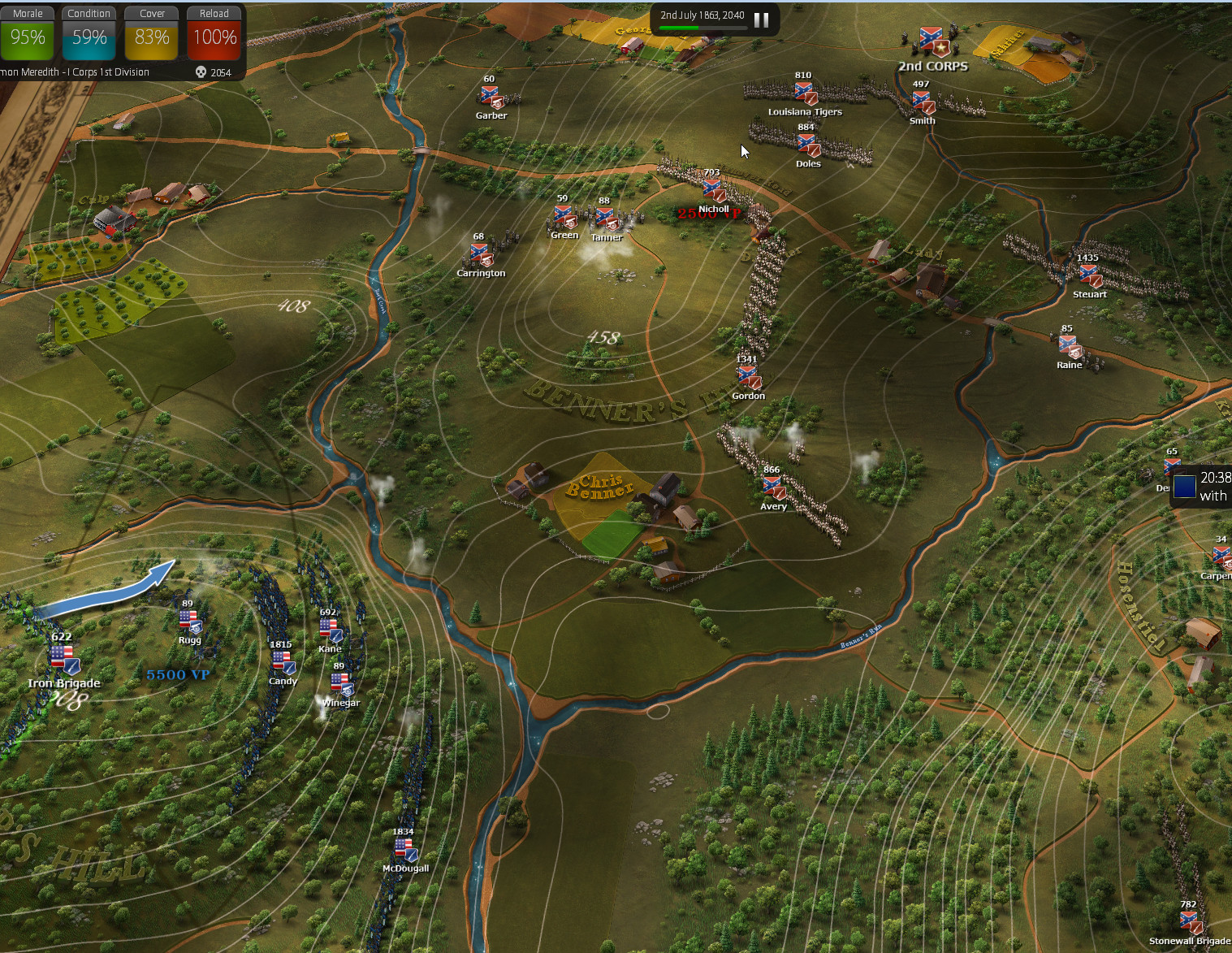Image resolution: width=1232 pixels, height=953 pixels.
Task: Select the Green artillery flag
Action: (564, 217)
